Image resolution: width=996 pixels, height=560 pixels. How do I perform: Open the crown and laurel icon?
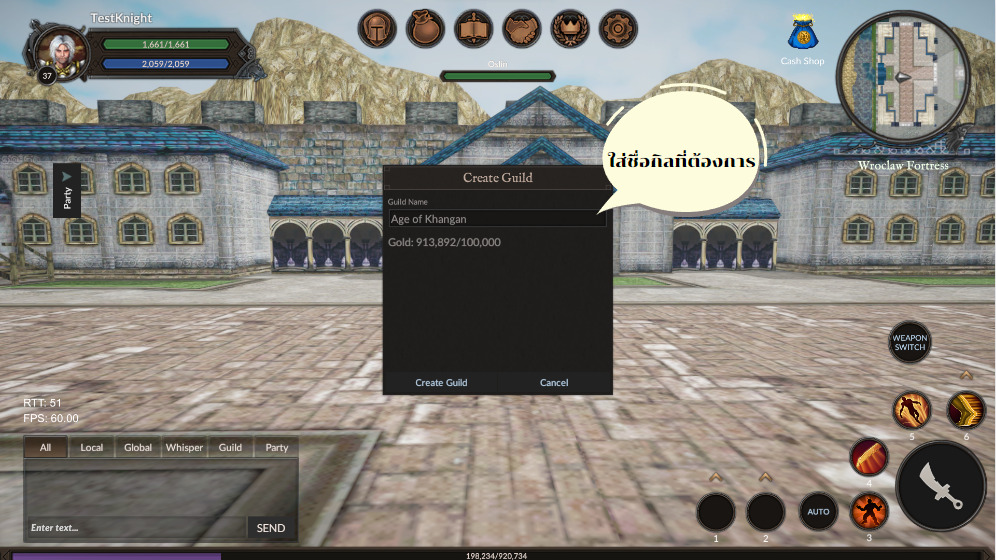[x=570, y=29]
